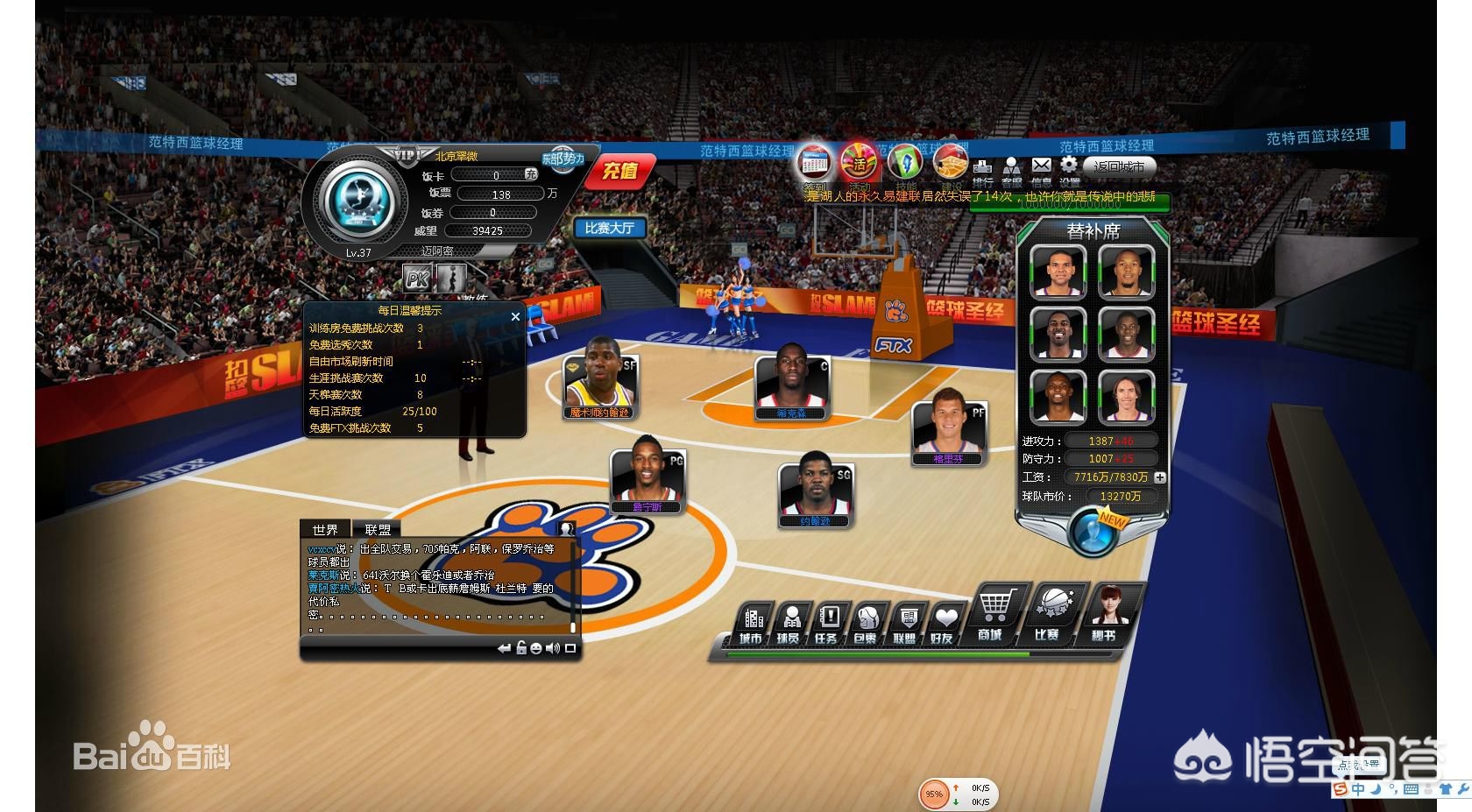Show the 排行 rankings podium

(982, 169)
